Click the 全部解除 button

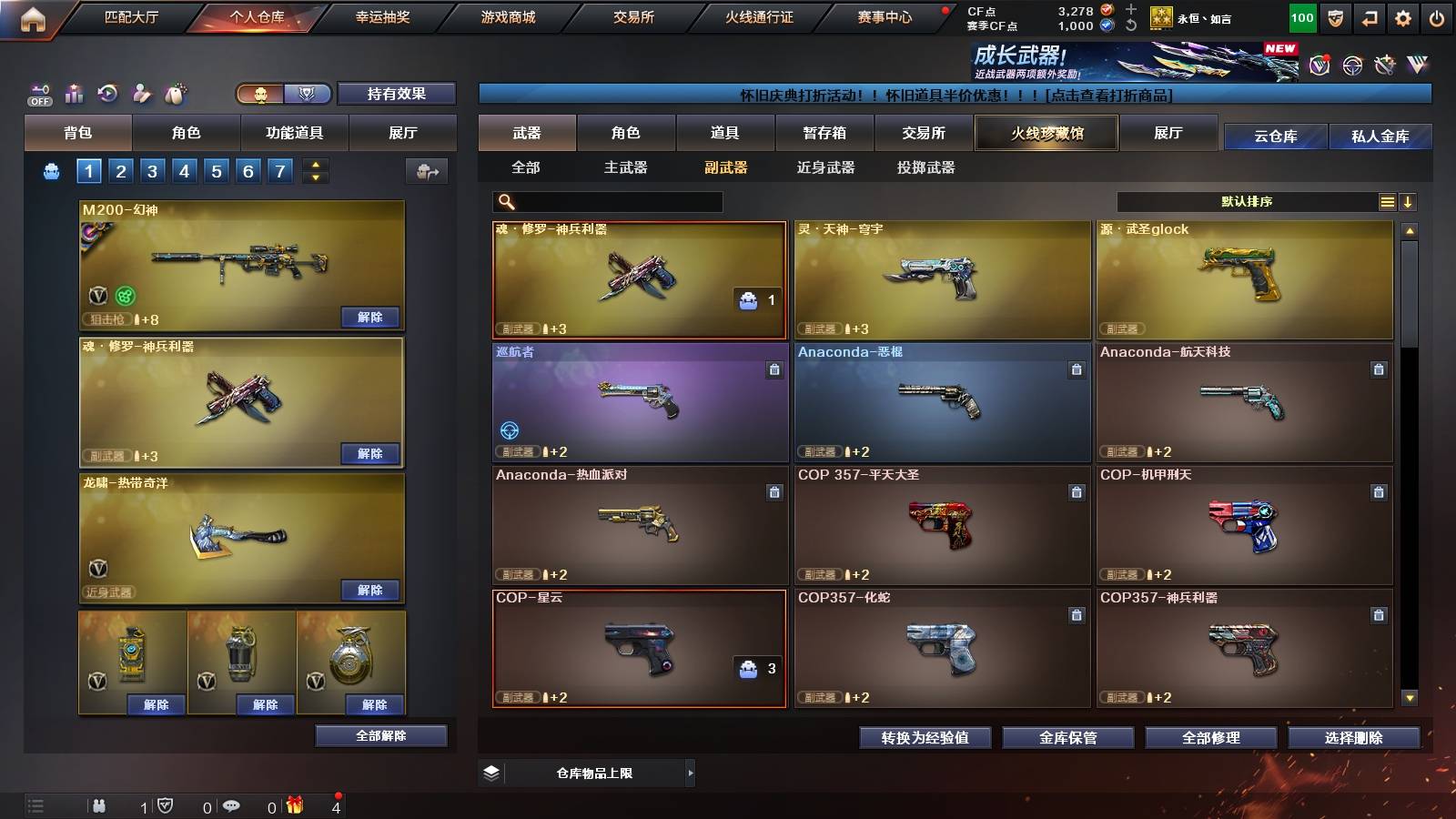point(381,735)
